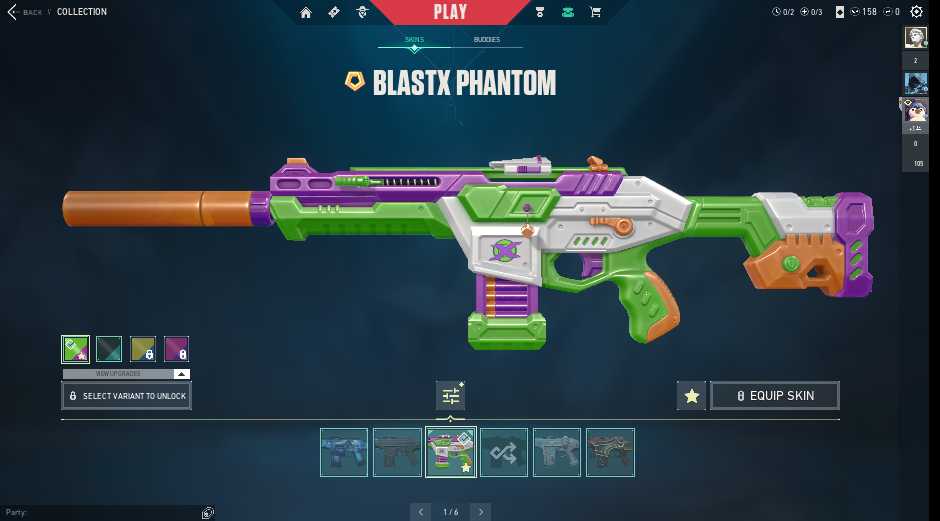Screen dimensions: 940x521
Task: Mark skin as favorite with star button
Action: pos(691,396)
